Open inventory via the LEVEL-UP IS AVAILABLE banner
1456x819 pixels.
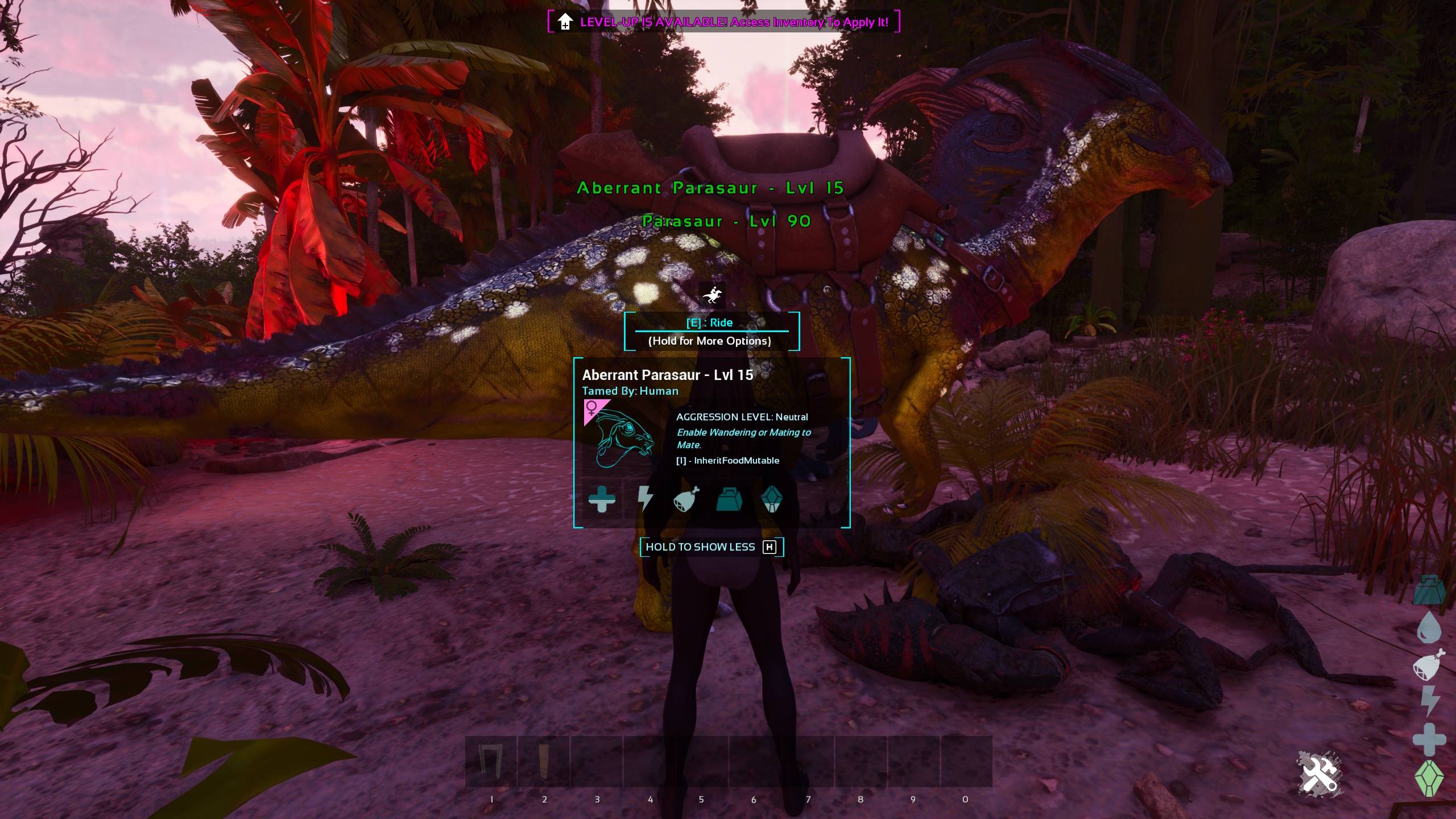coord(722,23)
